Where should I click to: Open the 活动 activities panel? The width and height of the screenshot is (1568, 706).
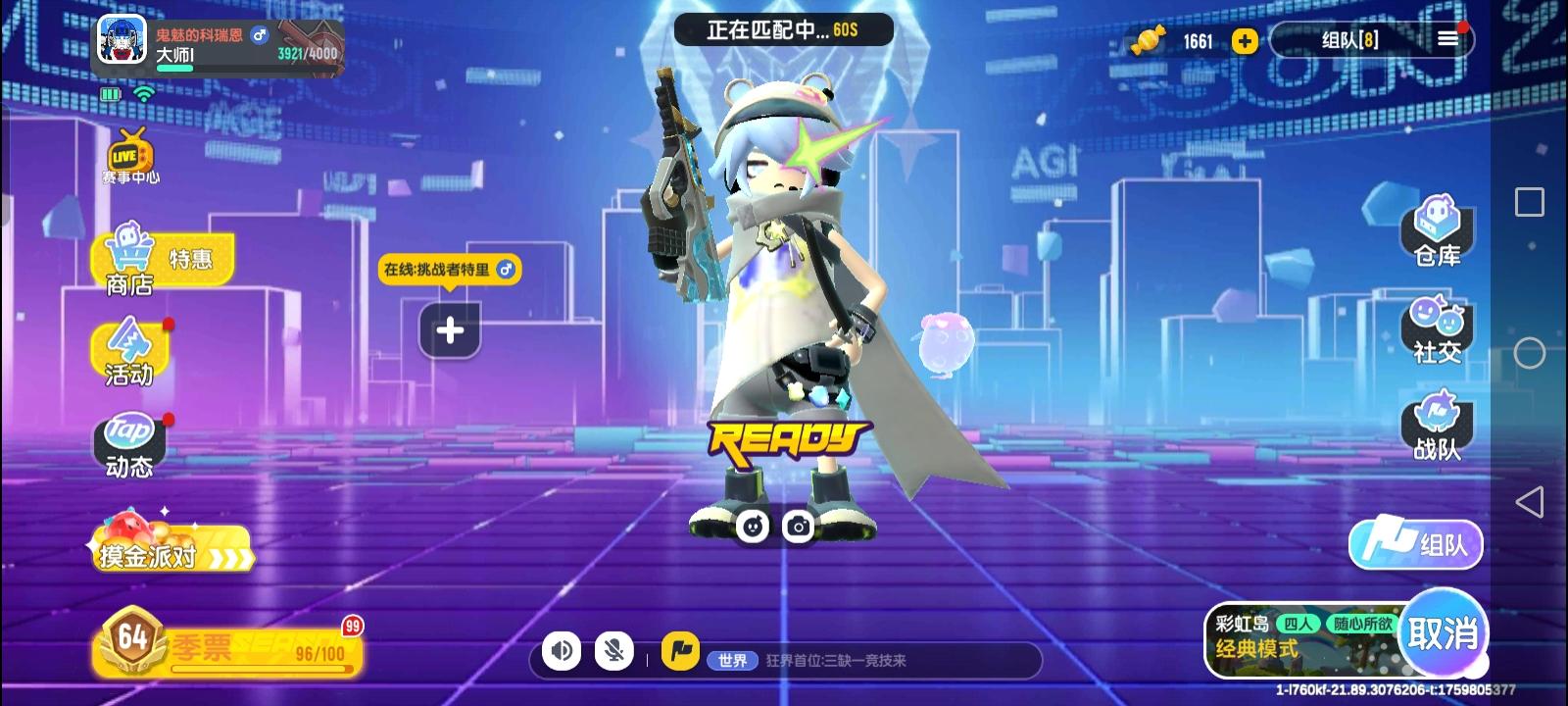130,353
